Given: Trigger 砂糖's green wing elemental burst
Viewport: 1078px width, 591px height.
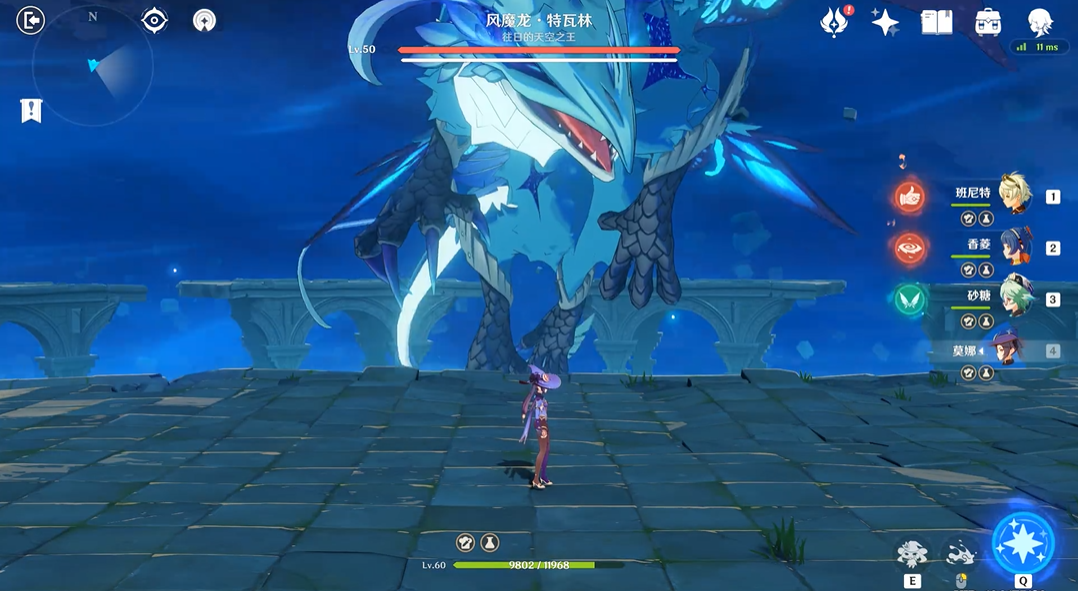Looking at the screenshot, I should 910,299.
